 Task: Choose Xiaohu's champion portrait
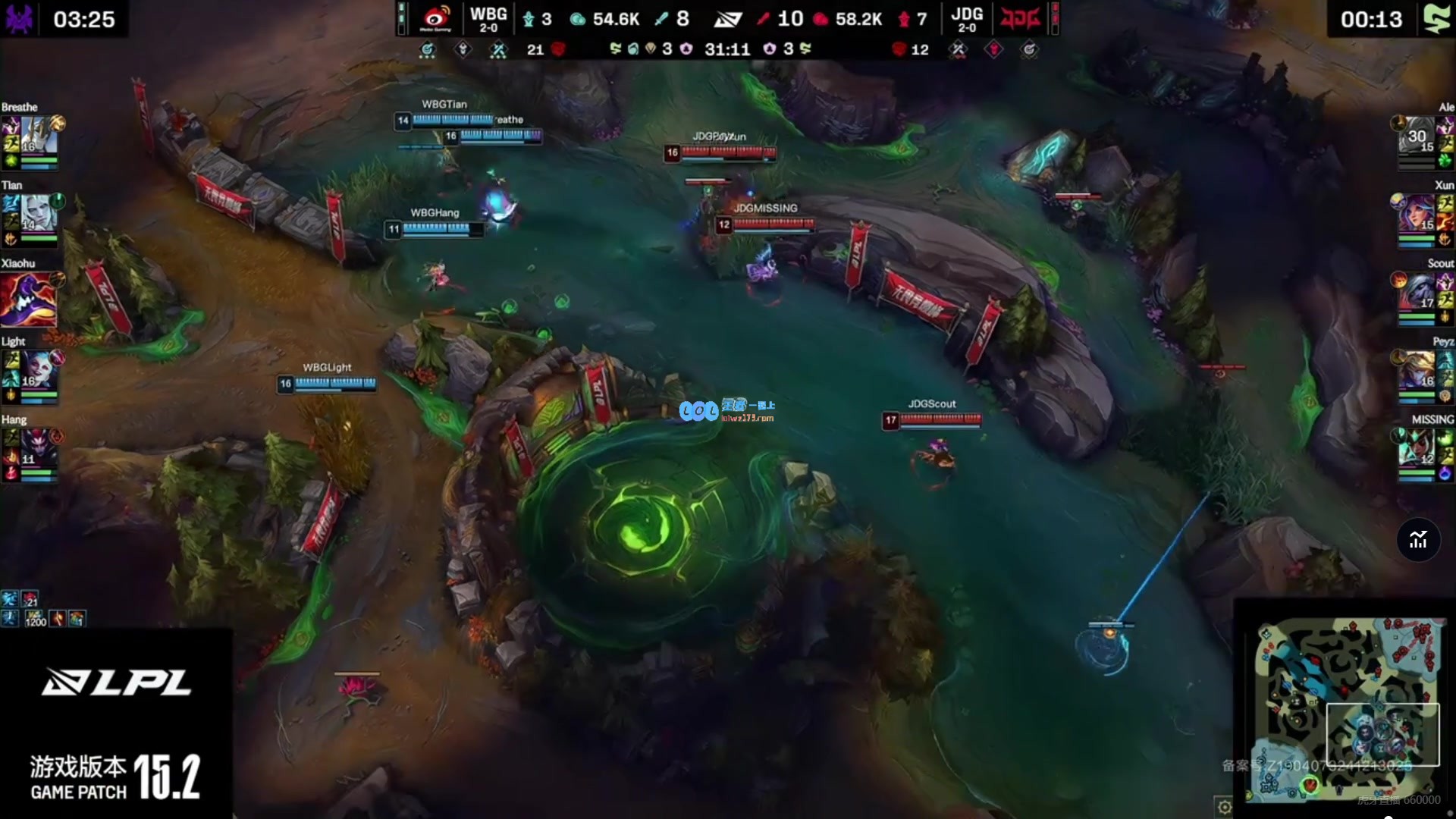(29, 299)
